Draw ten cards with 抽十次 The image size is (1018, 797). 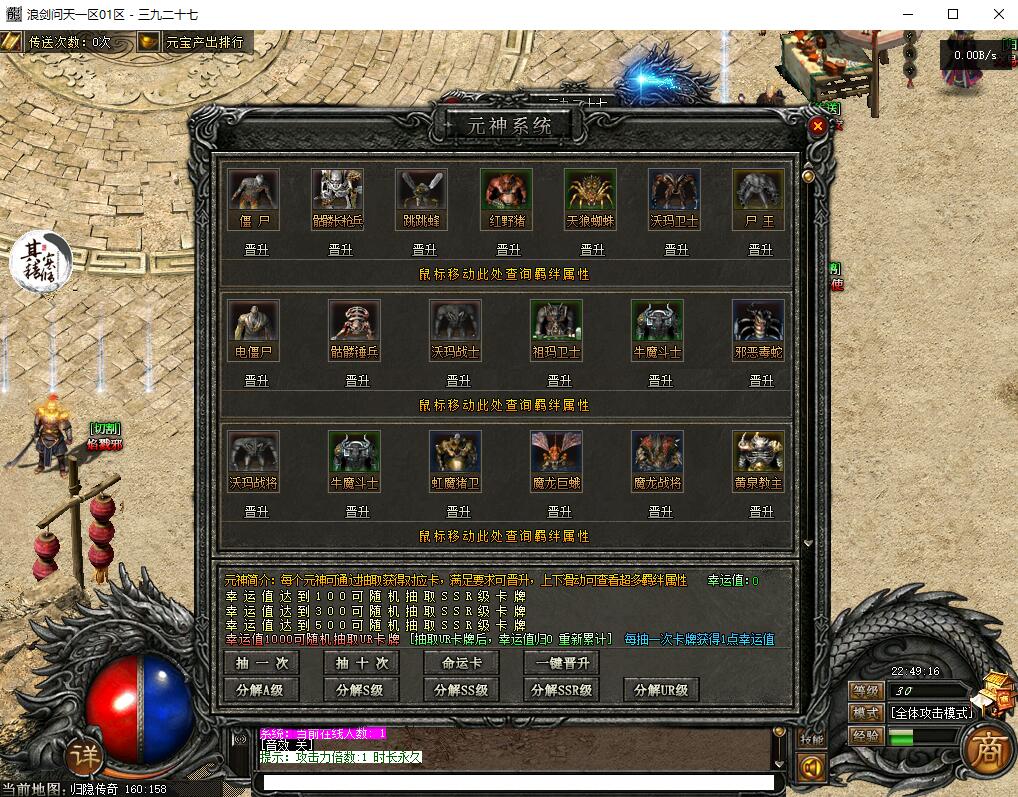361,663
